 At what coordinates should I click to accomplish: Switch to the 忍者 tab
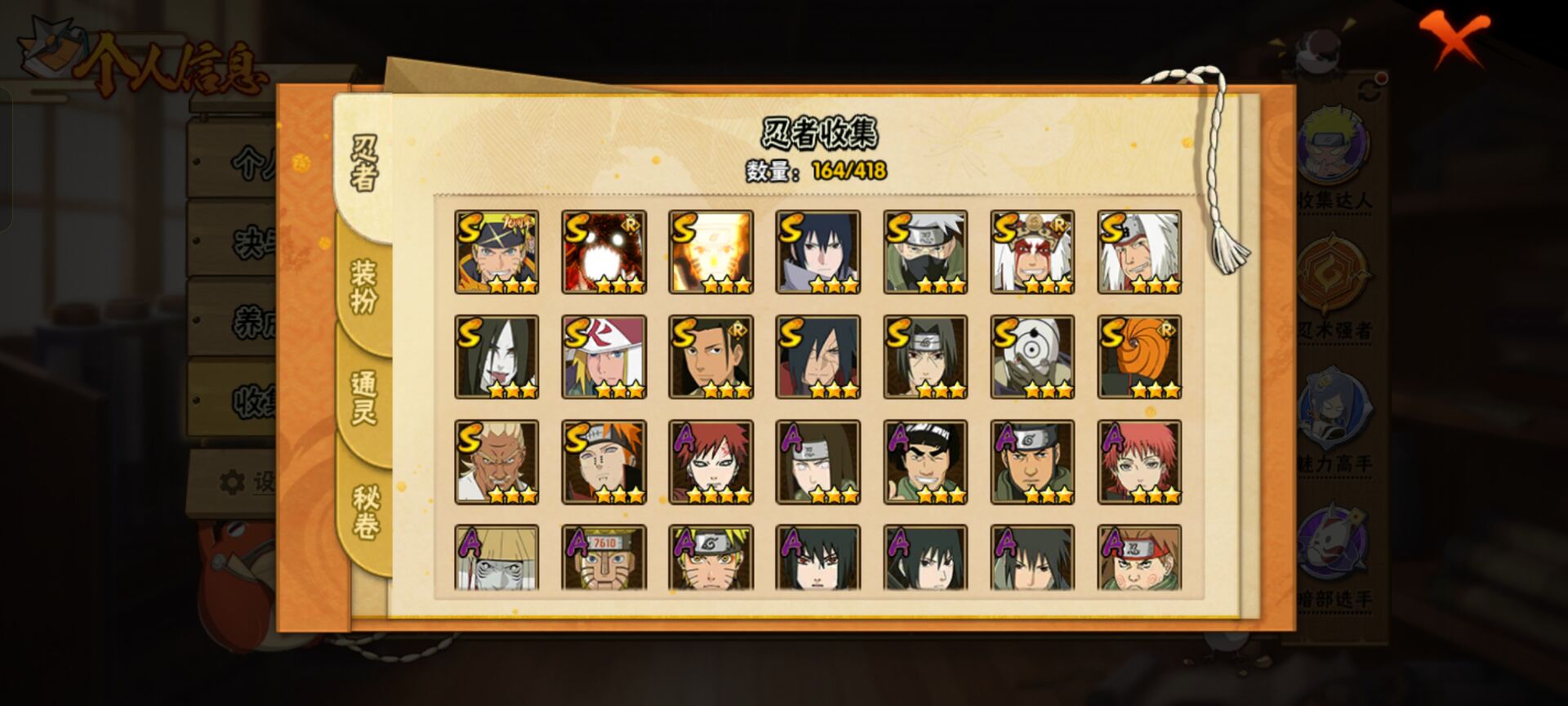(364, 164)
